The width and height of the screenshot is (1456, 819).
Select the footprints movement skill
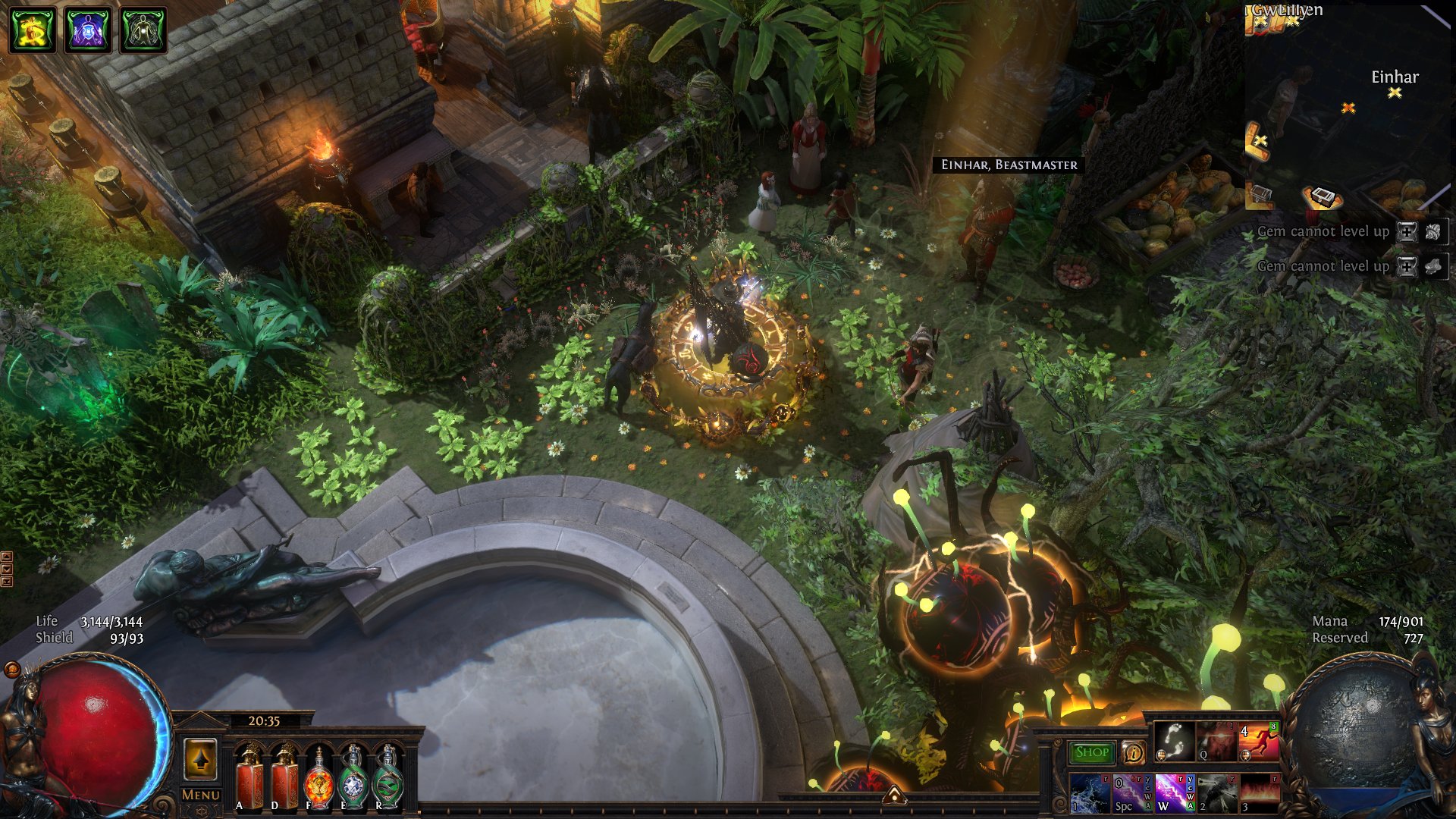click(x=1173, y=741)
